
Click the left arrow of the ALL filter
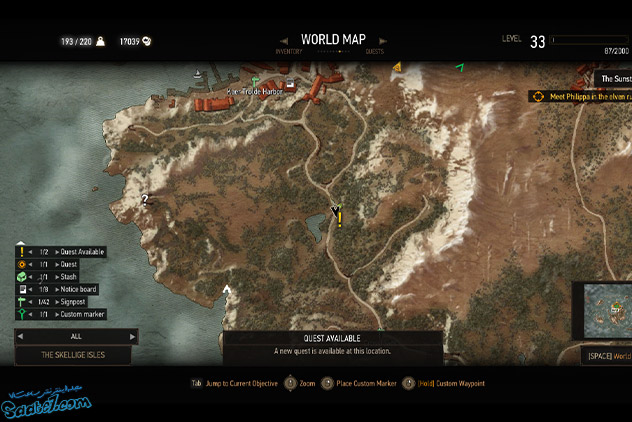(20, 337)
